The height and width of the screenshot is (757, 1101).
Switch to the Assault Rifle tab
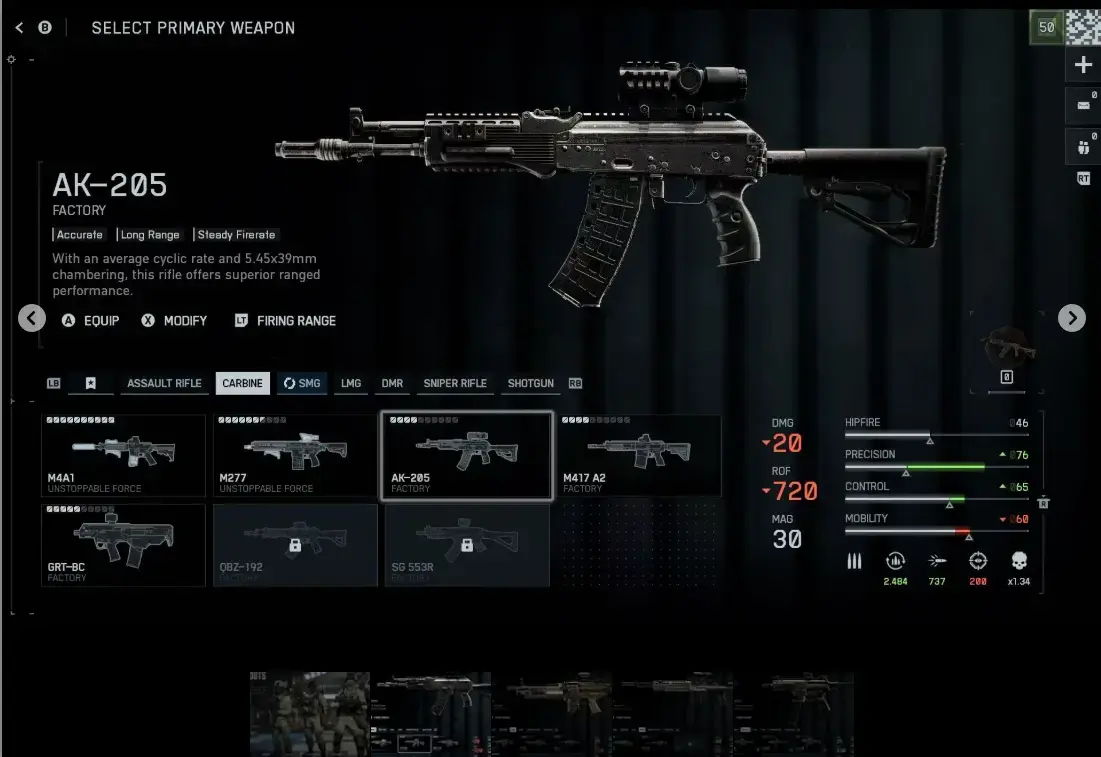click(x=164, y=383)
